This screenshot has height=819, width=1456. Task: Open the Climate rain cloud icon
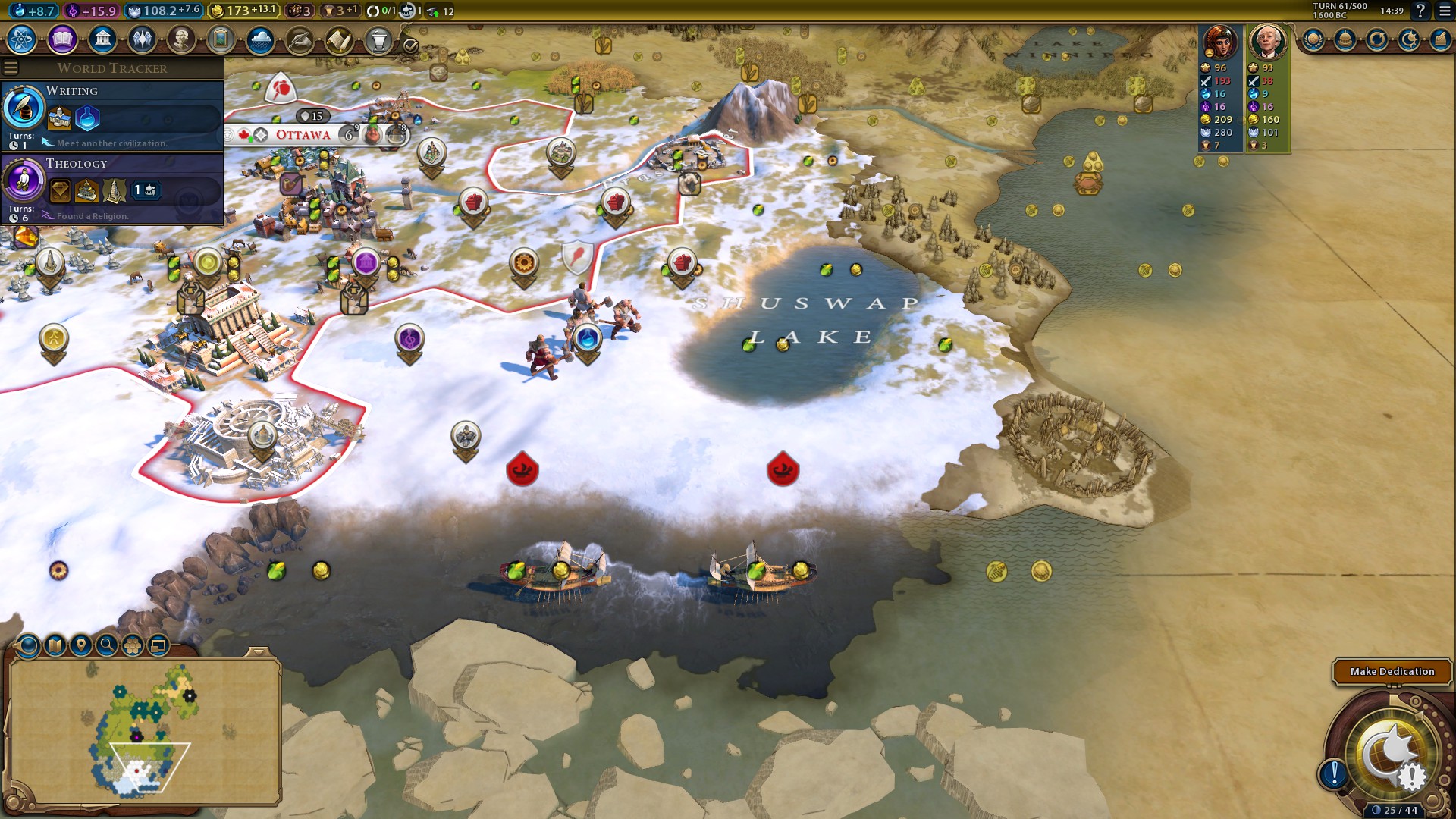(260, 39)
